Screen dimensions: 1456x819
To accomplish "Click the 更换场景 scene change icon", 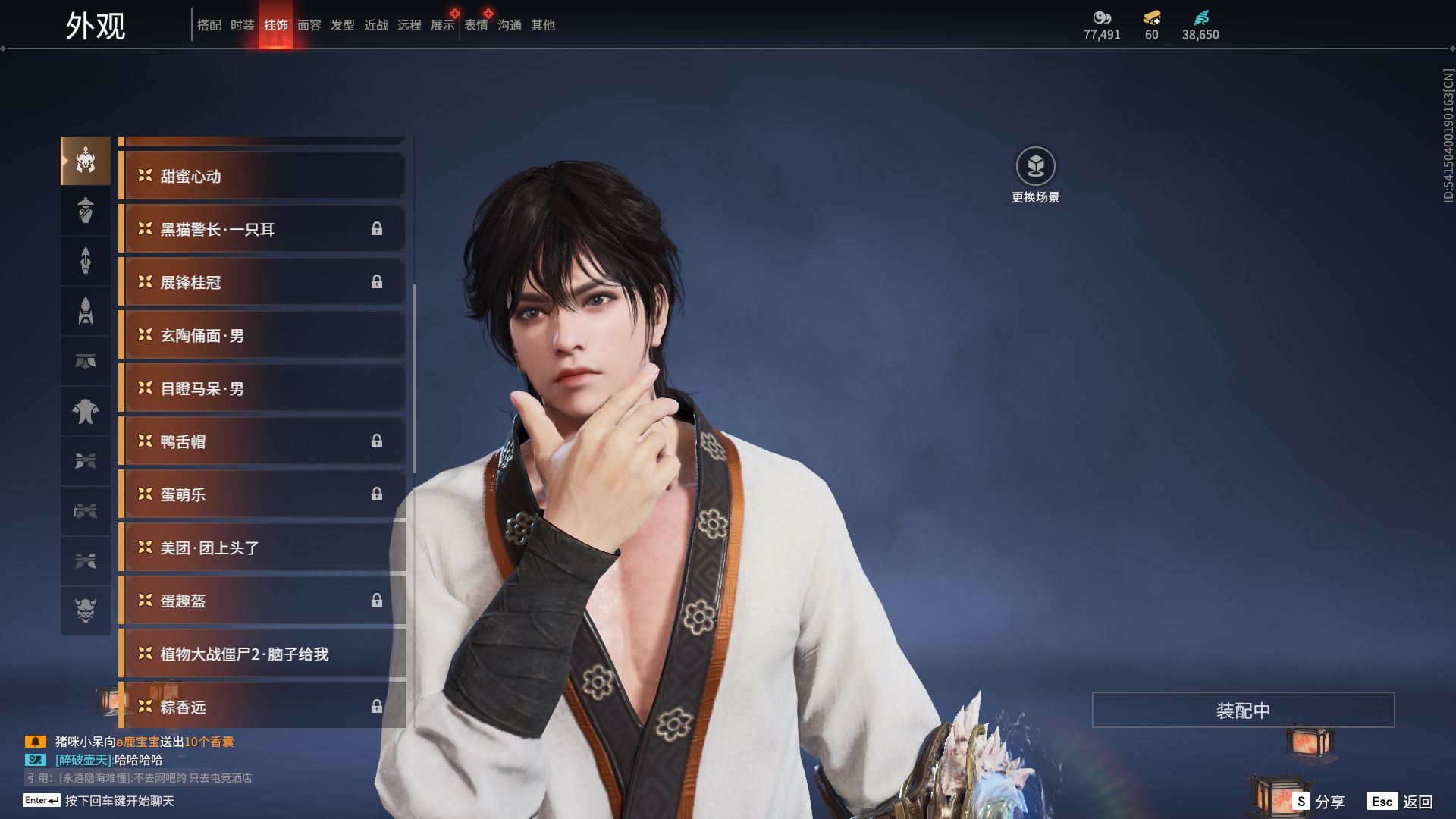I will pos(1035,166).
